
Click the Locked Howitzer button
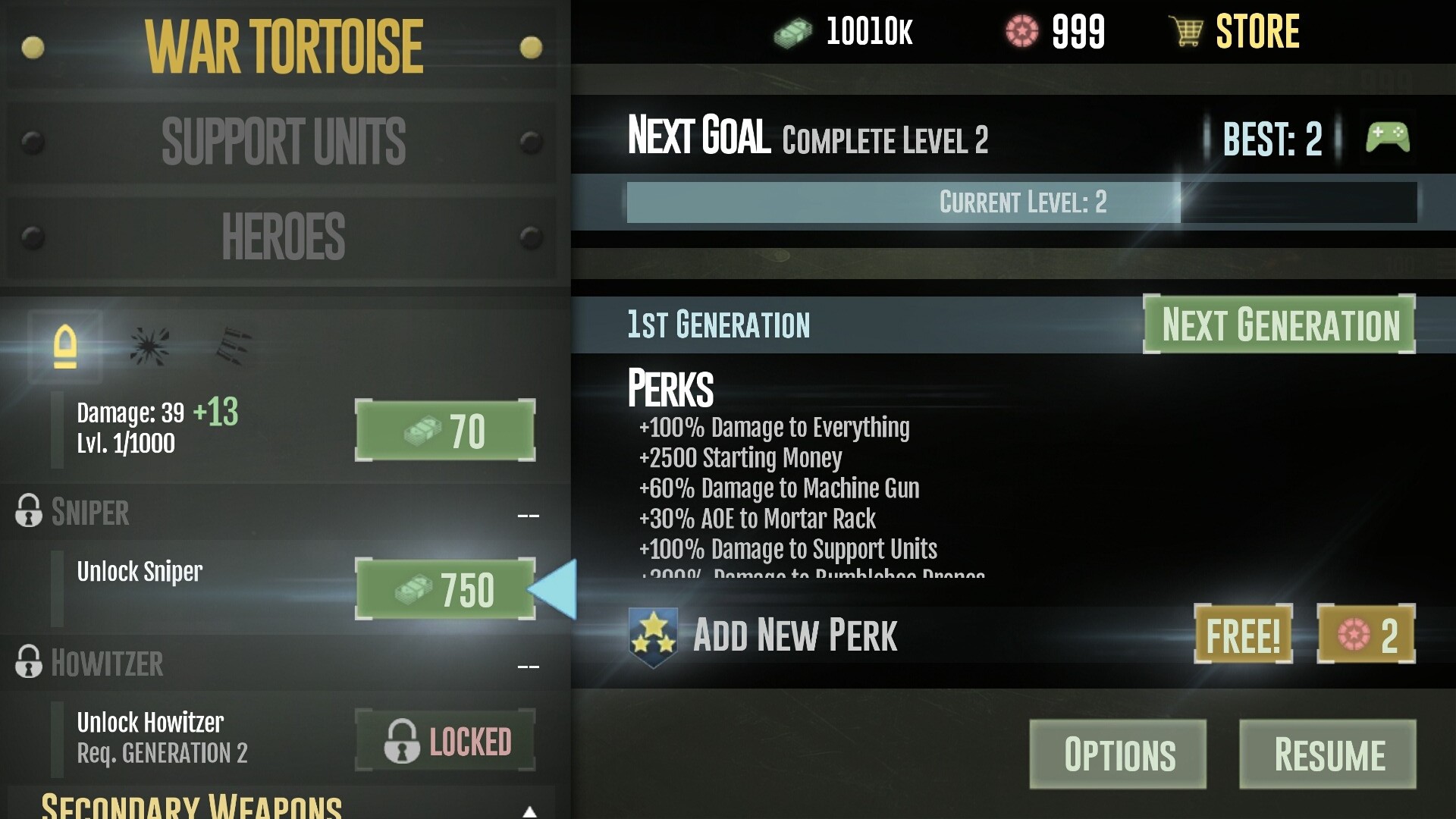445,741
